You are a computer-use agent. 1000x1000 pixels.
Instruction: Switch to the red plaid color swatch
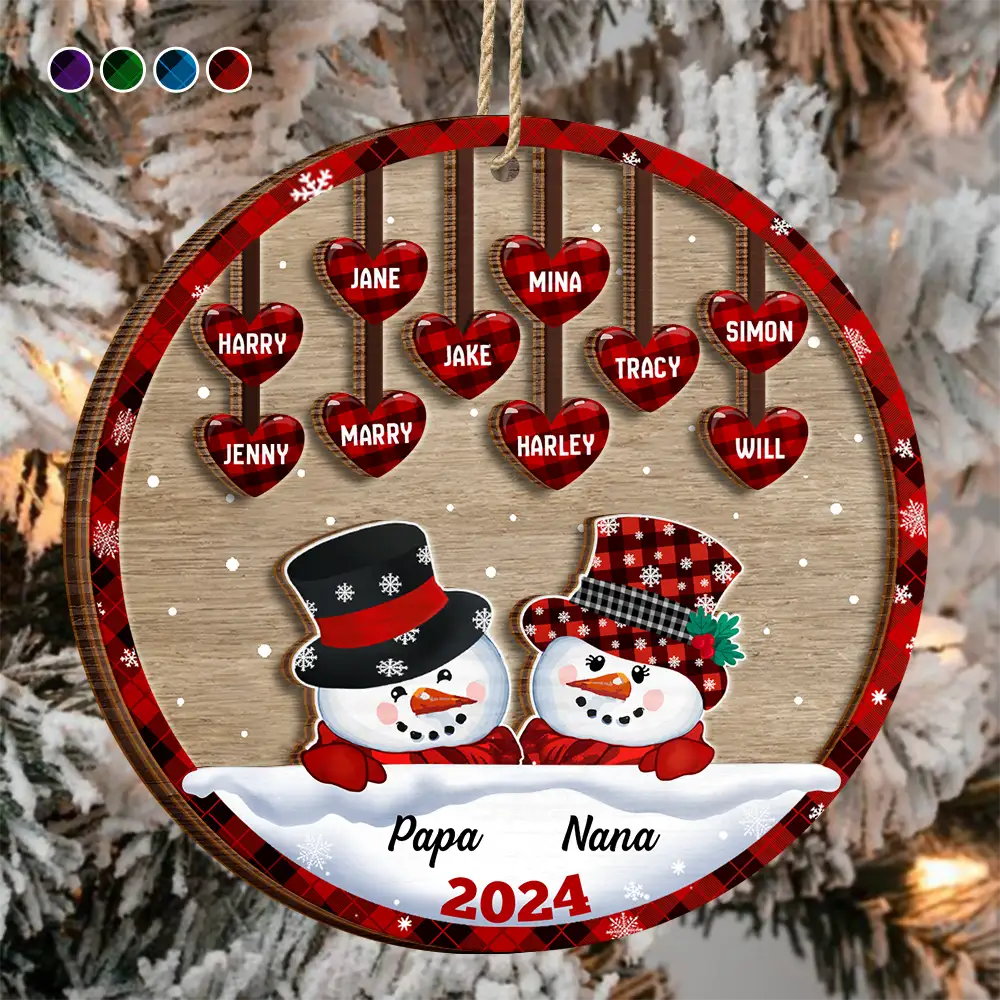click(x=229, y=69)
